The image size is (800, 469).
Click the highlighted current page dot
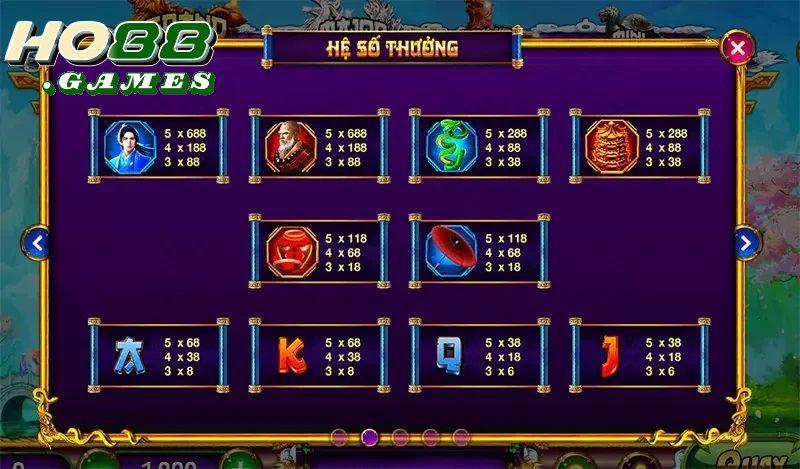[369, 437]
